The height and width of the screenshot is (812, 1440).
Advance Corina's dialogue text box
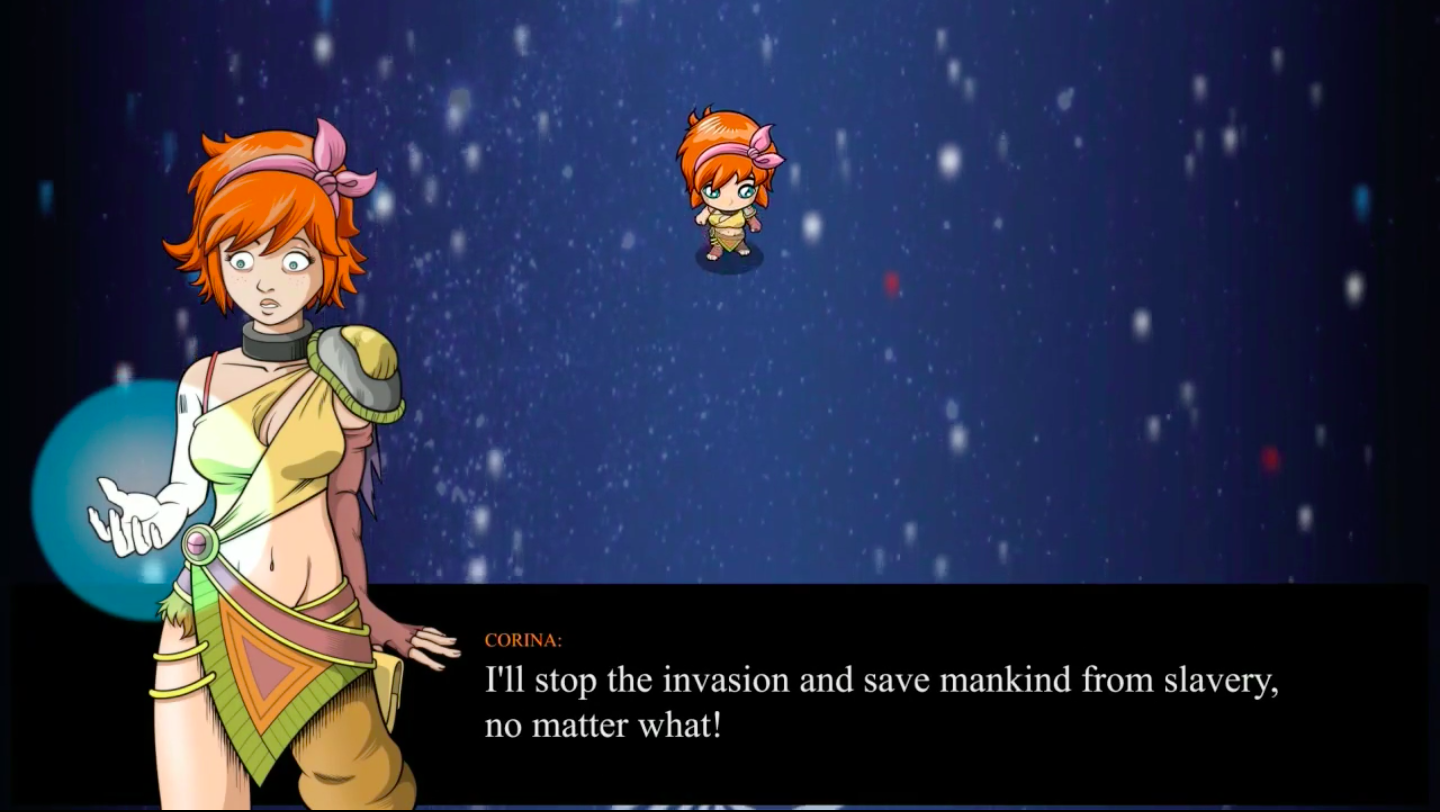pyautogui.click(x=880, y=700)
